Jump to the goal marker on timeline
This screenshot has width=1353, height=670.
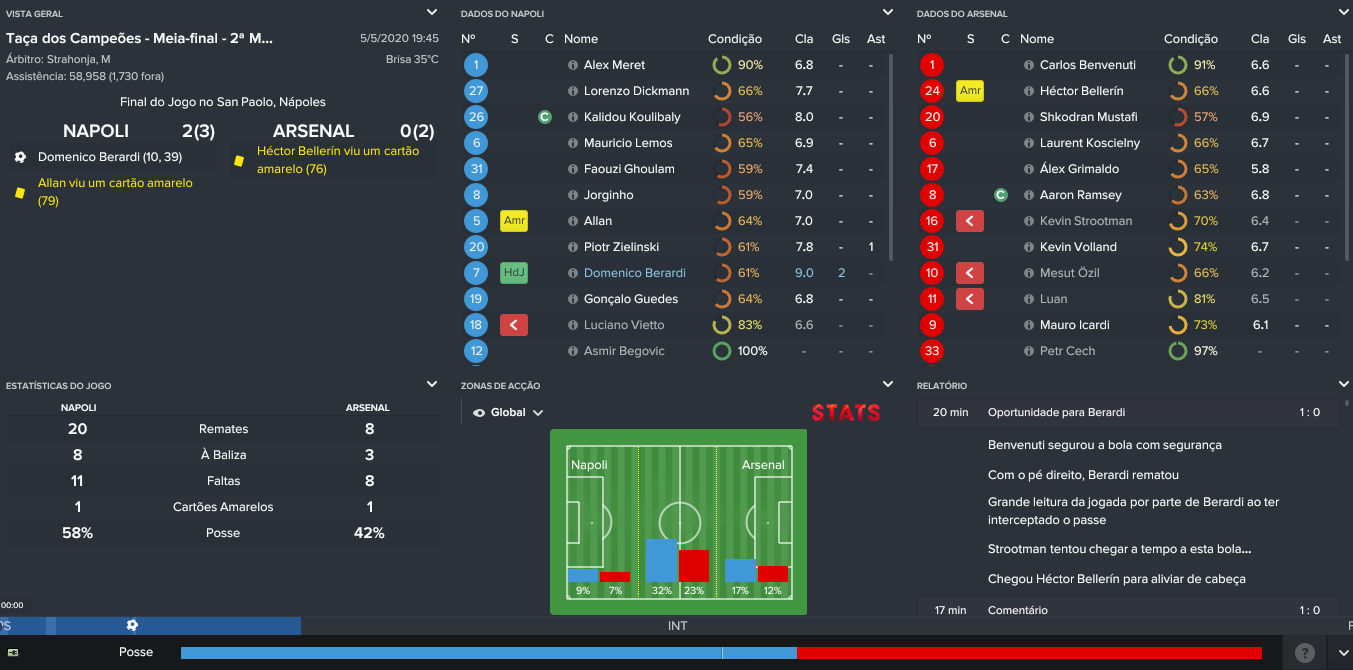click(x=132, y=625)
